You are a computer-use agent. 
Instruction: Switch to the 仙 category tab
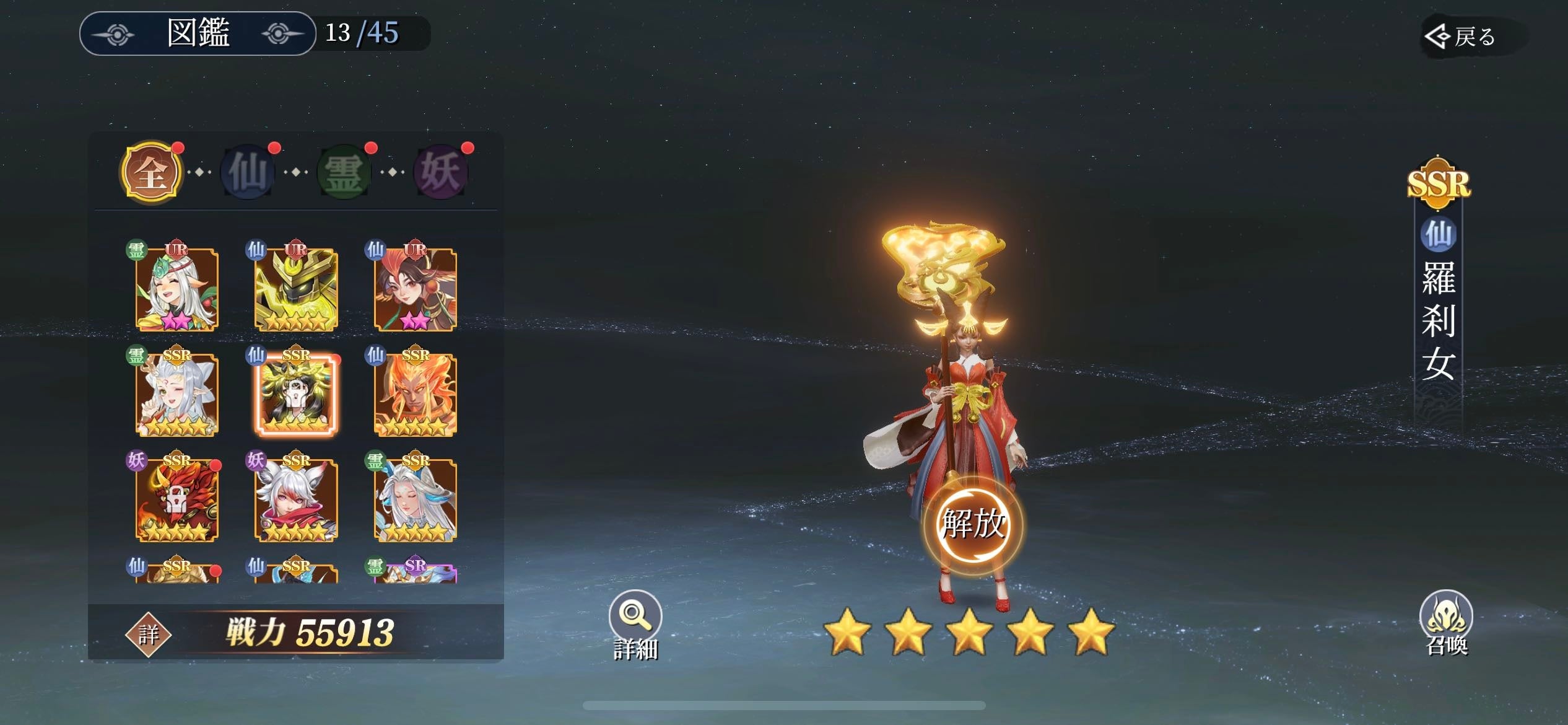pos(248,172)
